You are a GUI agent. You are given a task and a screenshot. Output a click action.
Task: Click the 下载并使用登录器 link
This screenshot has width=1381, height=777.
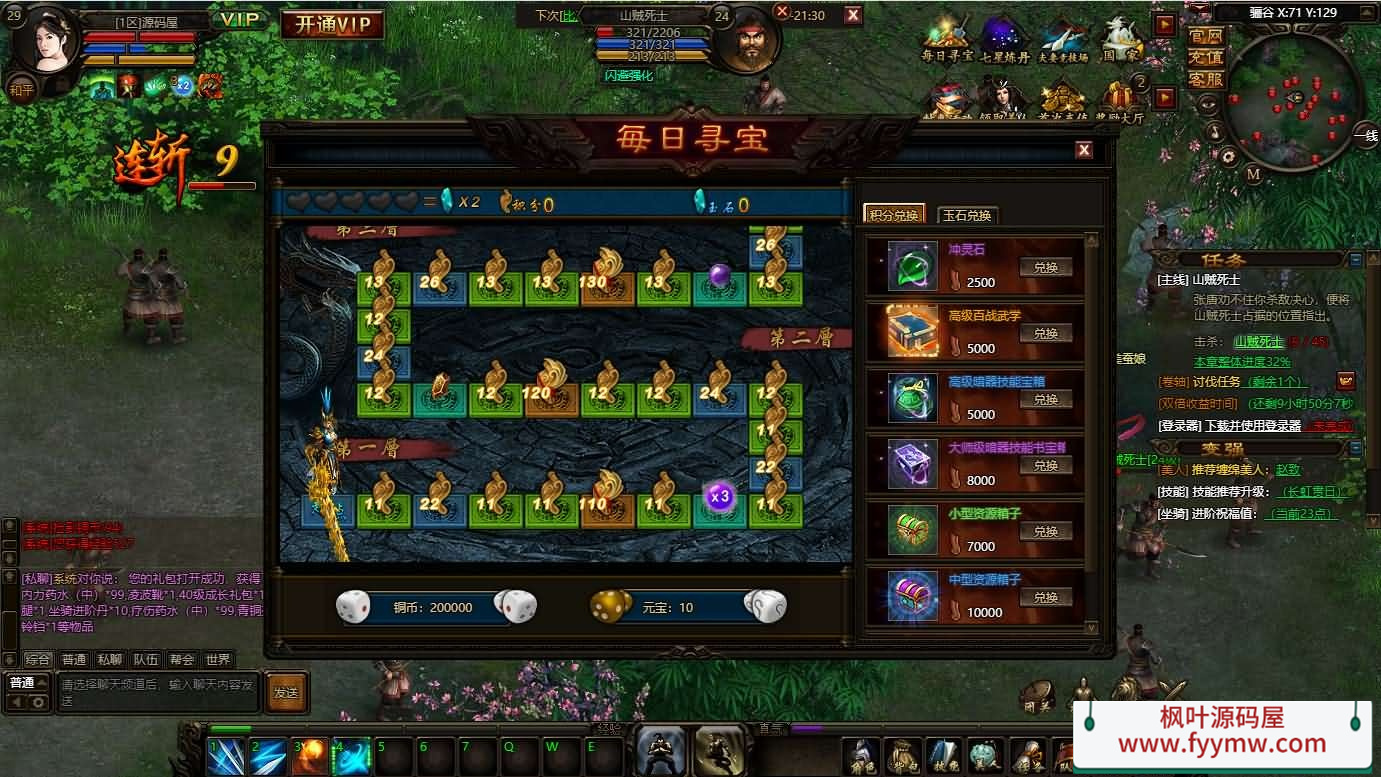1252,425
